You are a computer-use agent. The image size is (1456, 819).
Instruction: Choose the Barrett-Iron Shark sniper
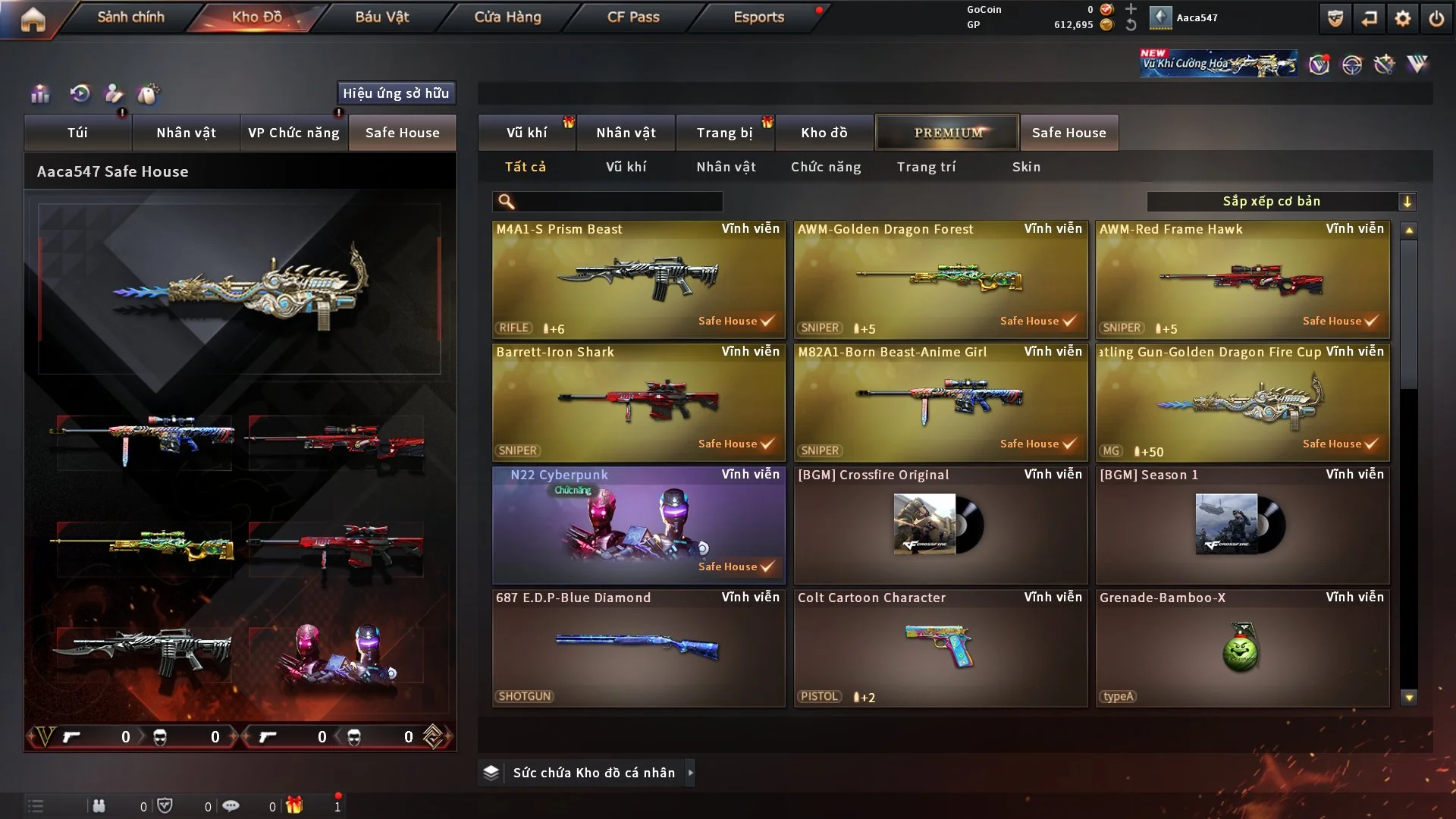[x=639, y=402]
